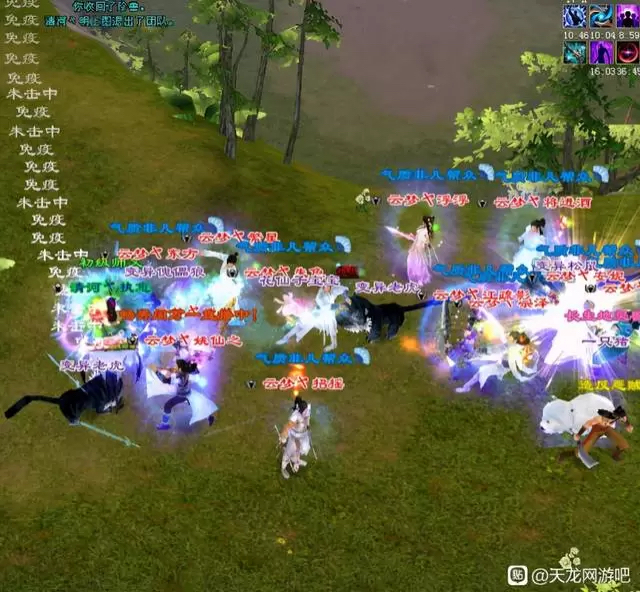Select the red ring buff icon

coord(627,53)
